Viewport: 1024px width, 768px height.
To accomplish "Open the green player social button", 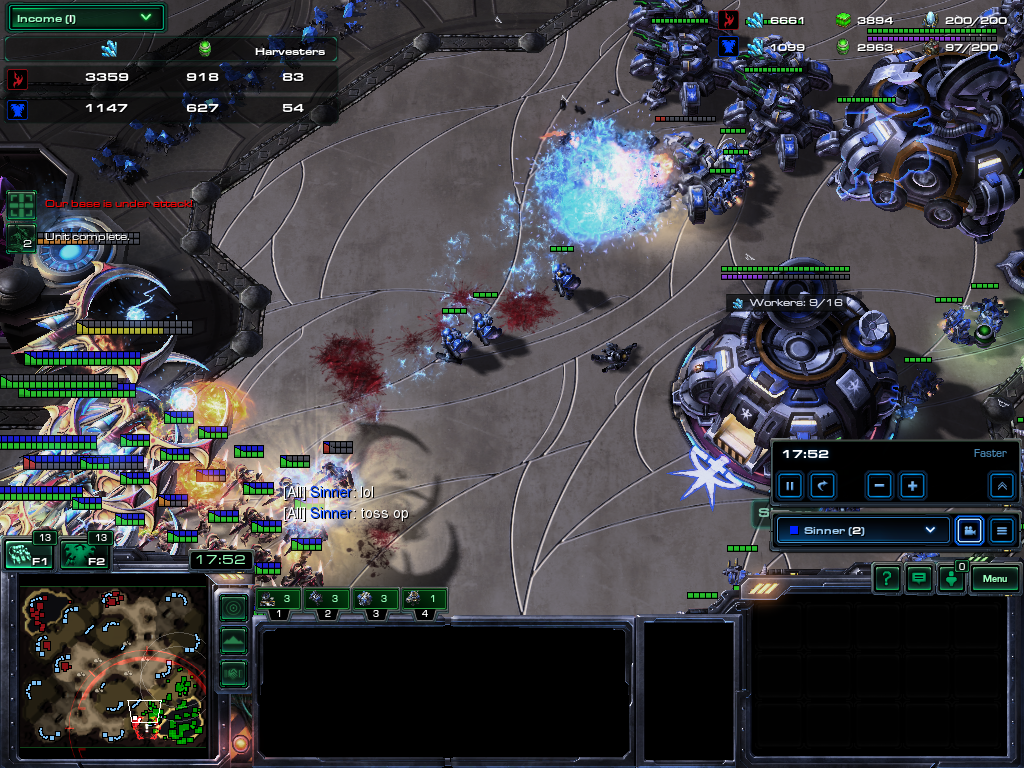I will pyautogui.click(x=951, y=579).
